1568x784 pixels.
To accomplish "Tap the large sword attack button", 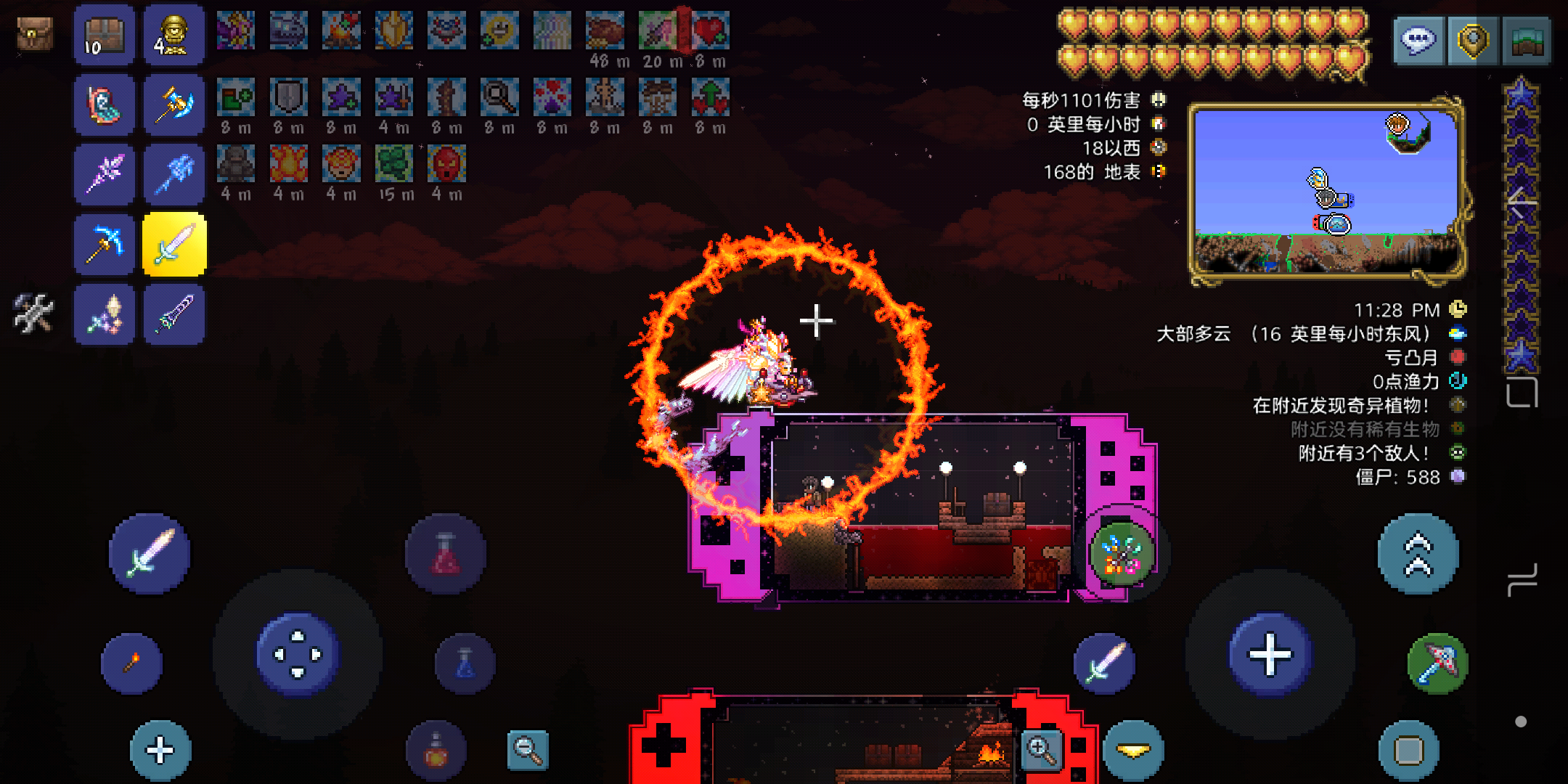I will pos(150,554).
